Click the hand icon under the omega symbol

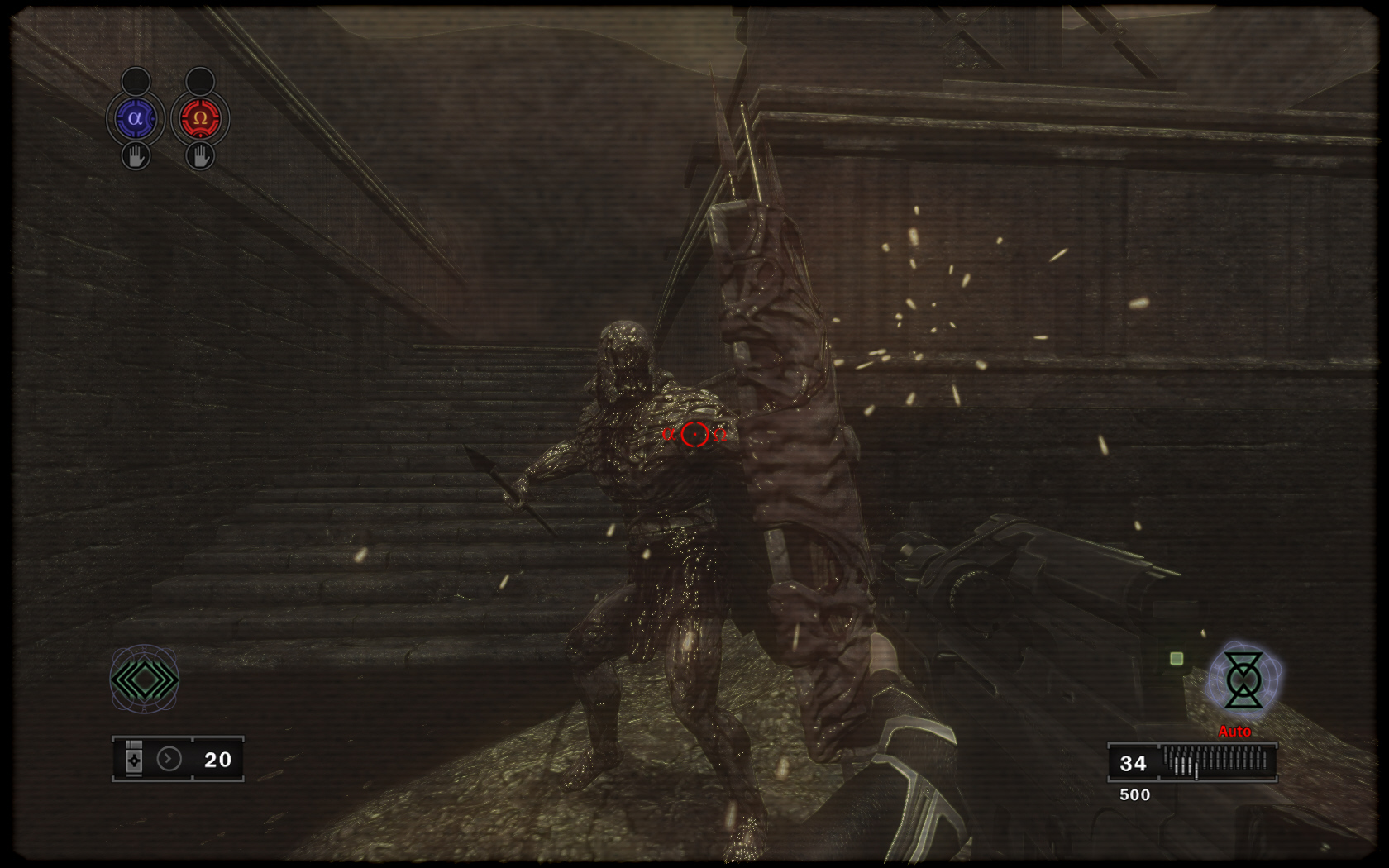(199, 155)
